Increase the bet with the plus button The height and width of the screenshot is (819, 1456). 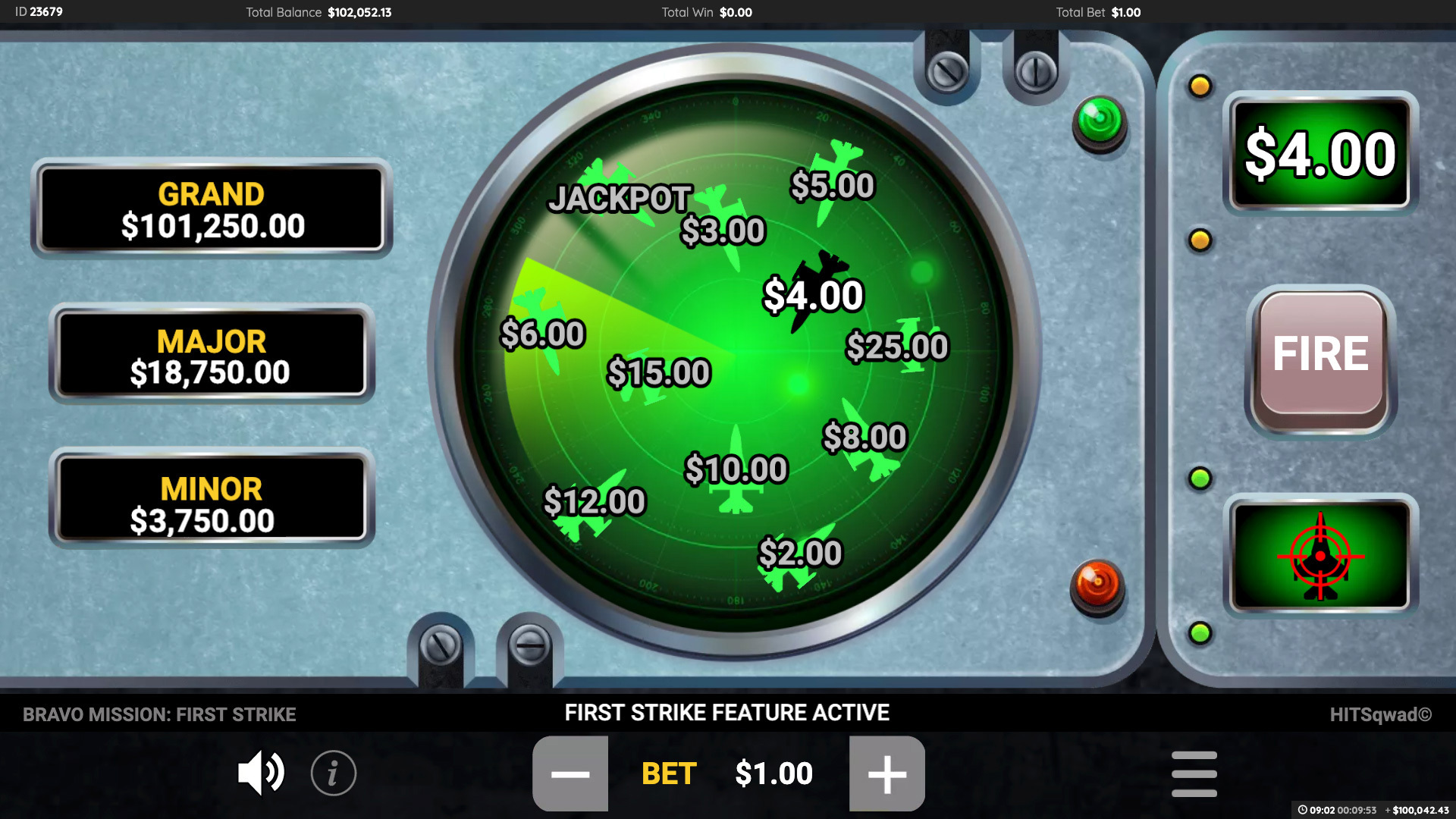tap(886, 773)
